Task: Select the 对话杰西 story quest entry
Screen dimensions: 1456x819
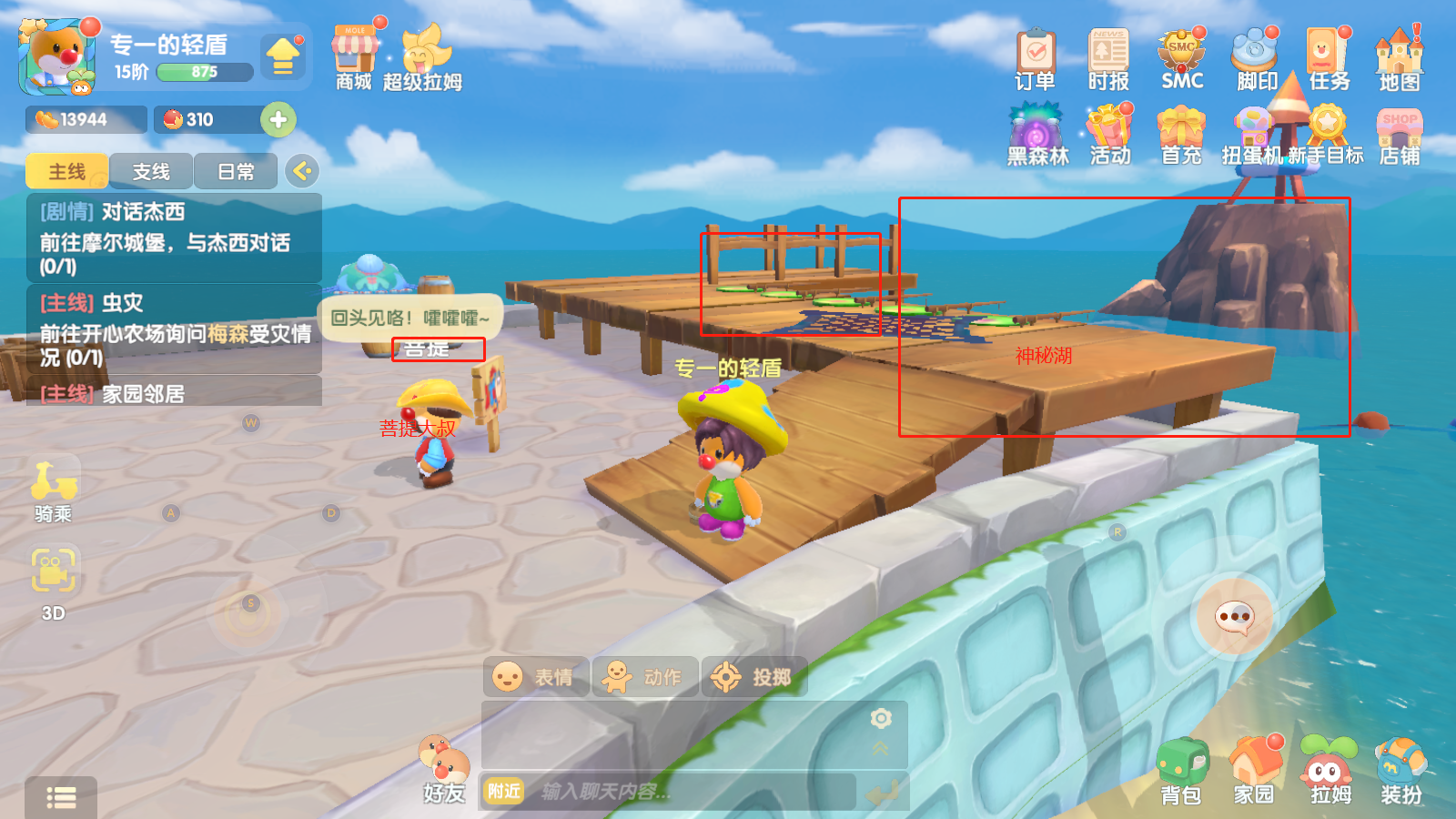Action: coord(173,238)
